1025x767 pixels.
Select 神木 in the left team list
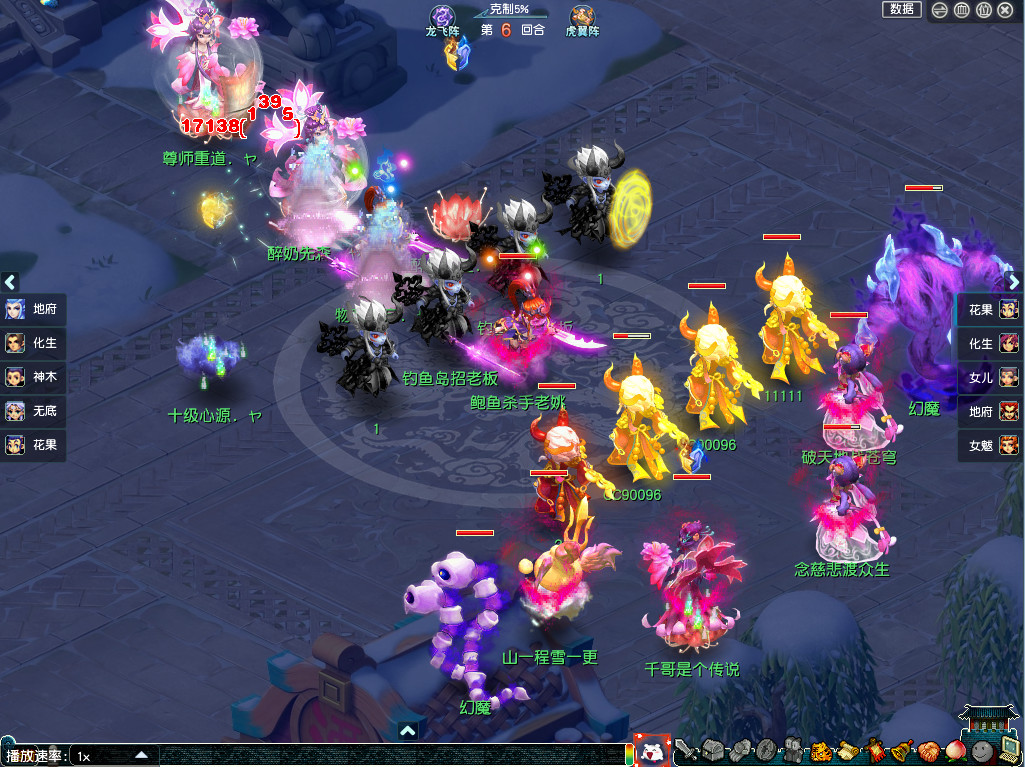(x=34, y=377)
